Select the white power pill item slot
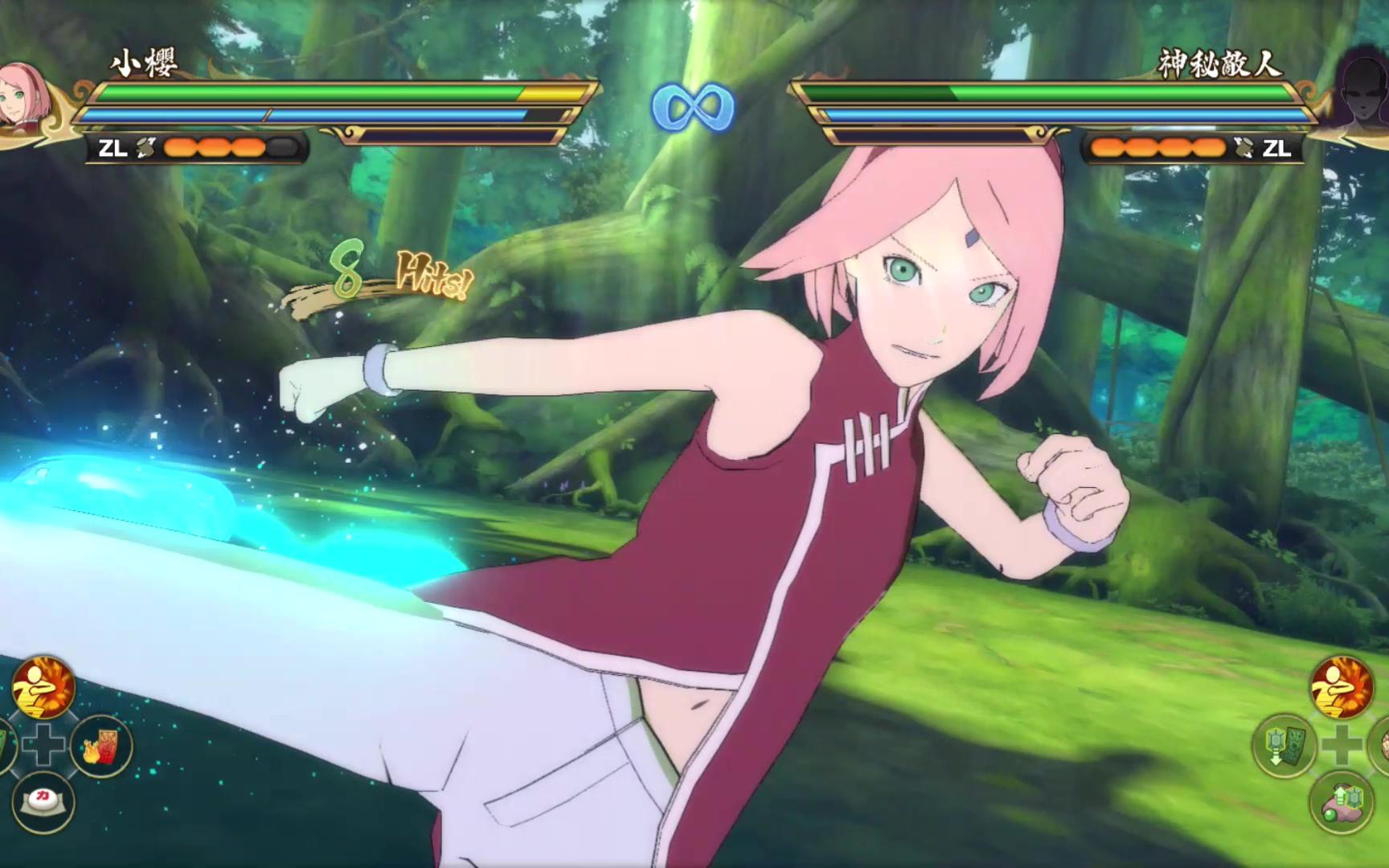 (43, 800)
